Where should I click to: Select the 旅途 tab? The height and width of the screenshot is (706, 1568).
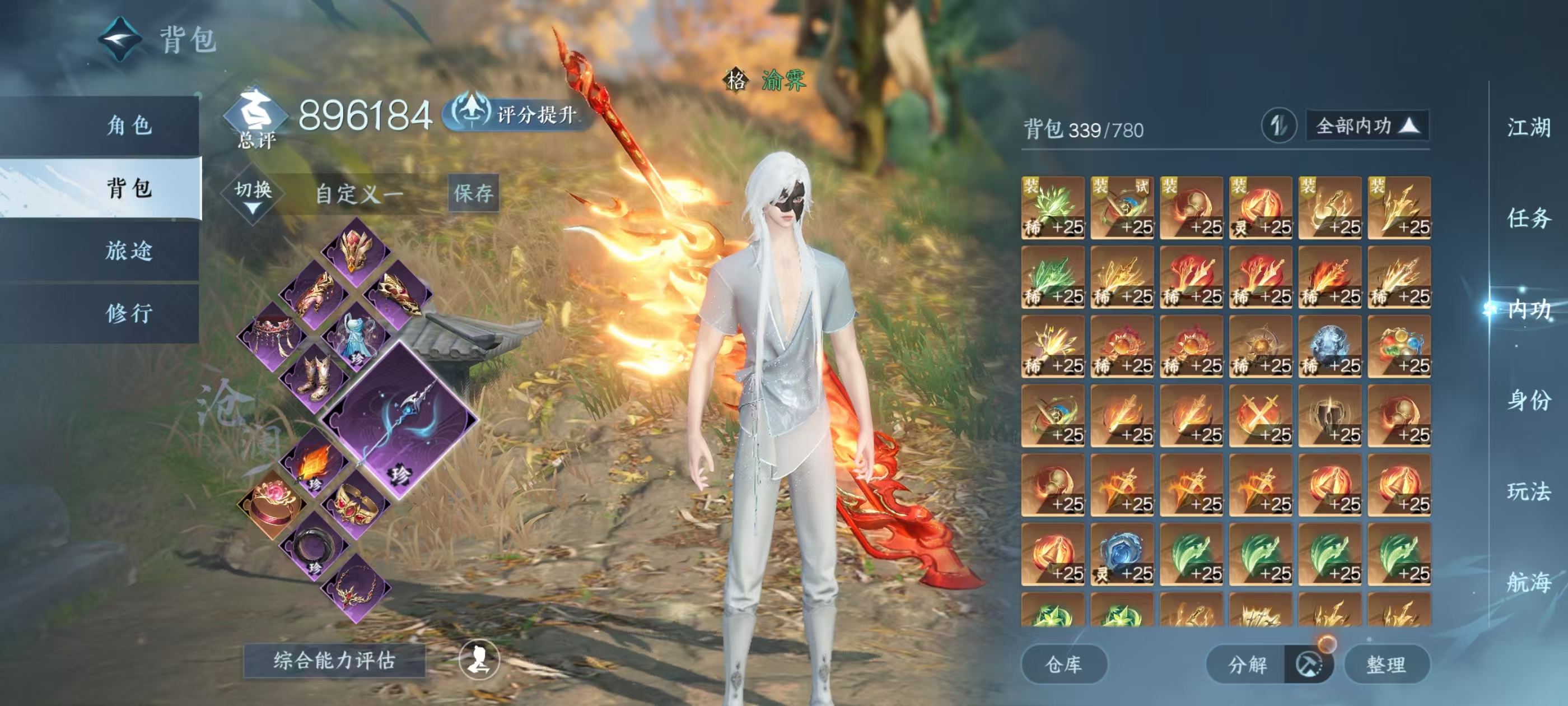[129, 250]
